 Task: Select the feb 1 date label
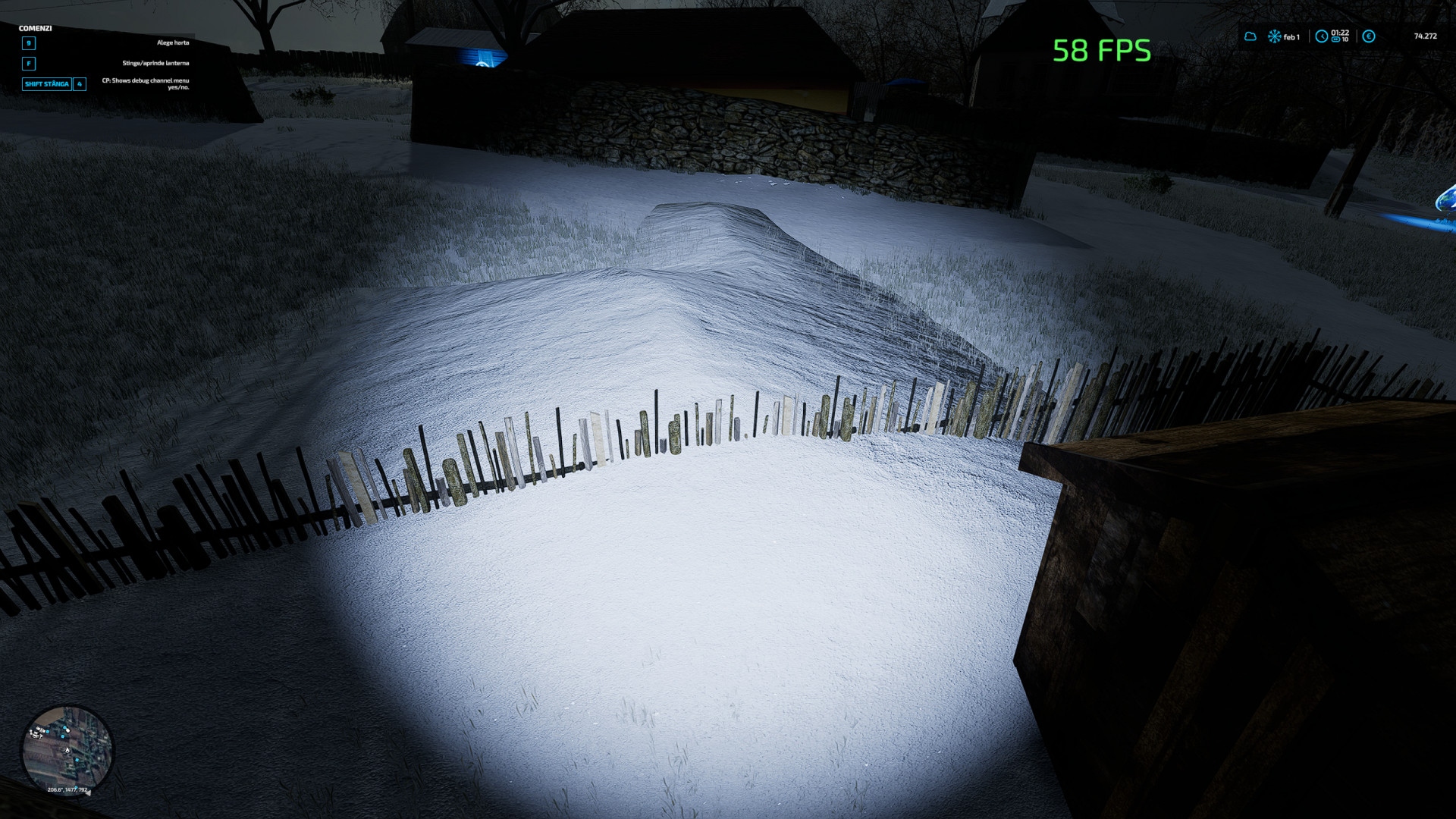coord(1291,36)
